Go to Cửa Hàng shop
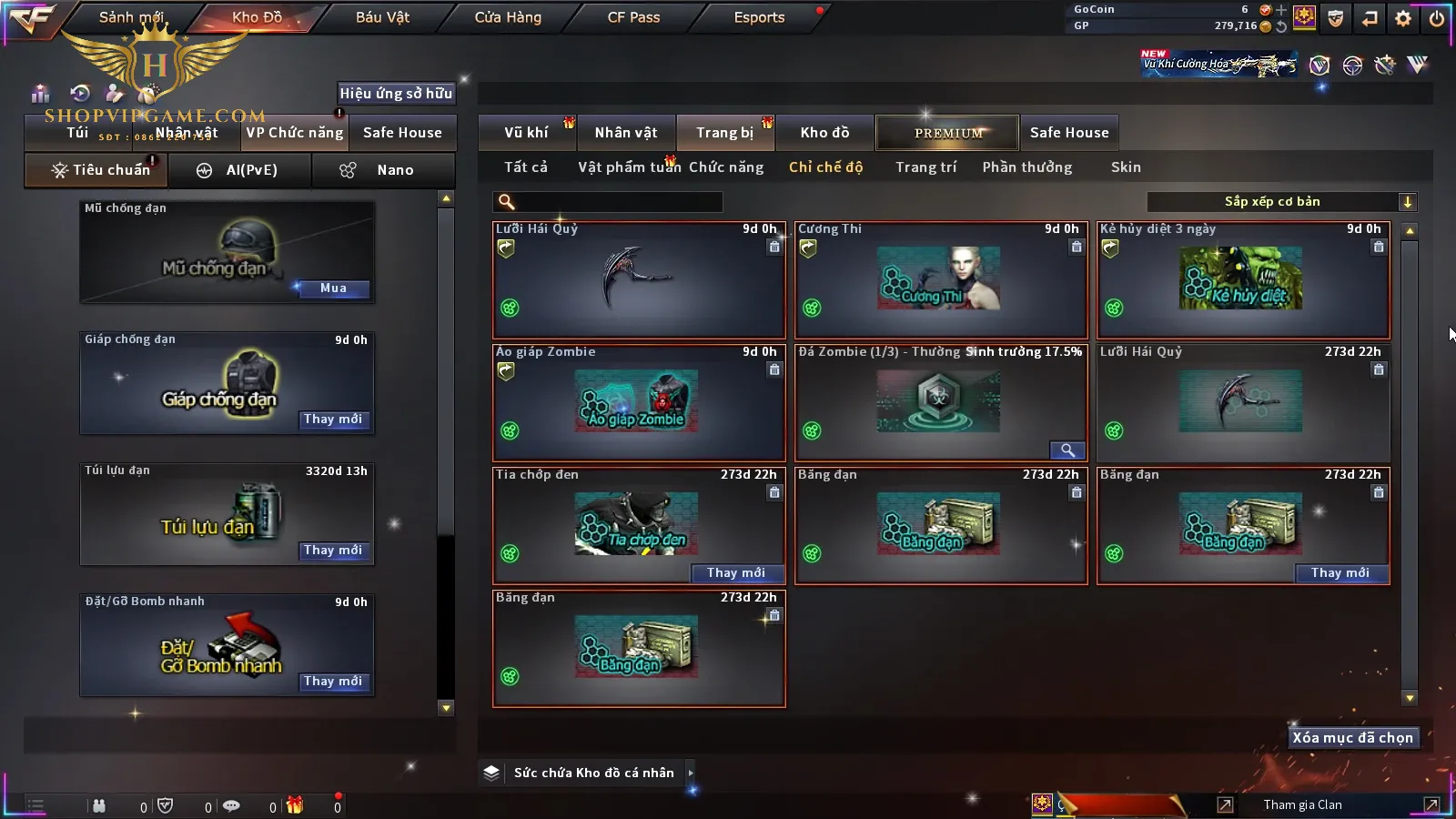 [508, 17]
